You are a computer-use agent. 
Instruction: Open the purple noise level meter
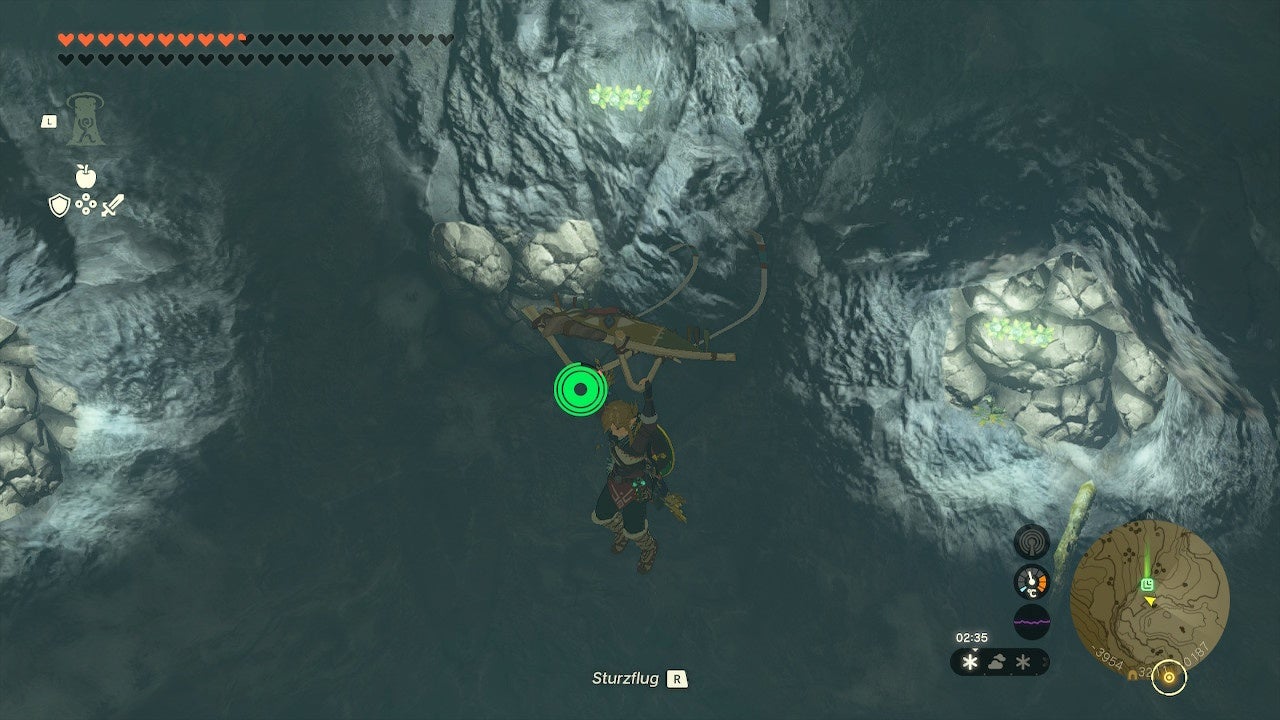pyautogui.click(x=1032, y=621)
